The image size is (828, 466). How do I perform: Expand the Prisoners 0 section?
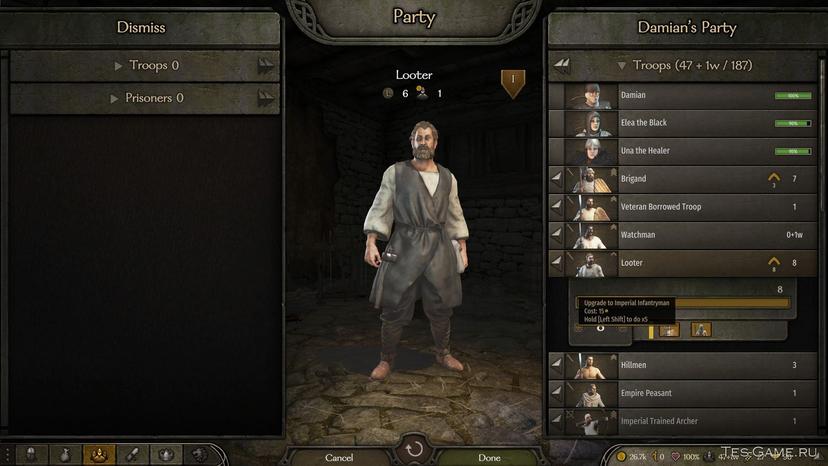click(146, 98)
